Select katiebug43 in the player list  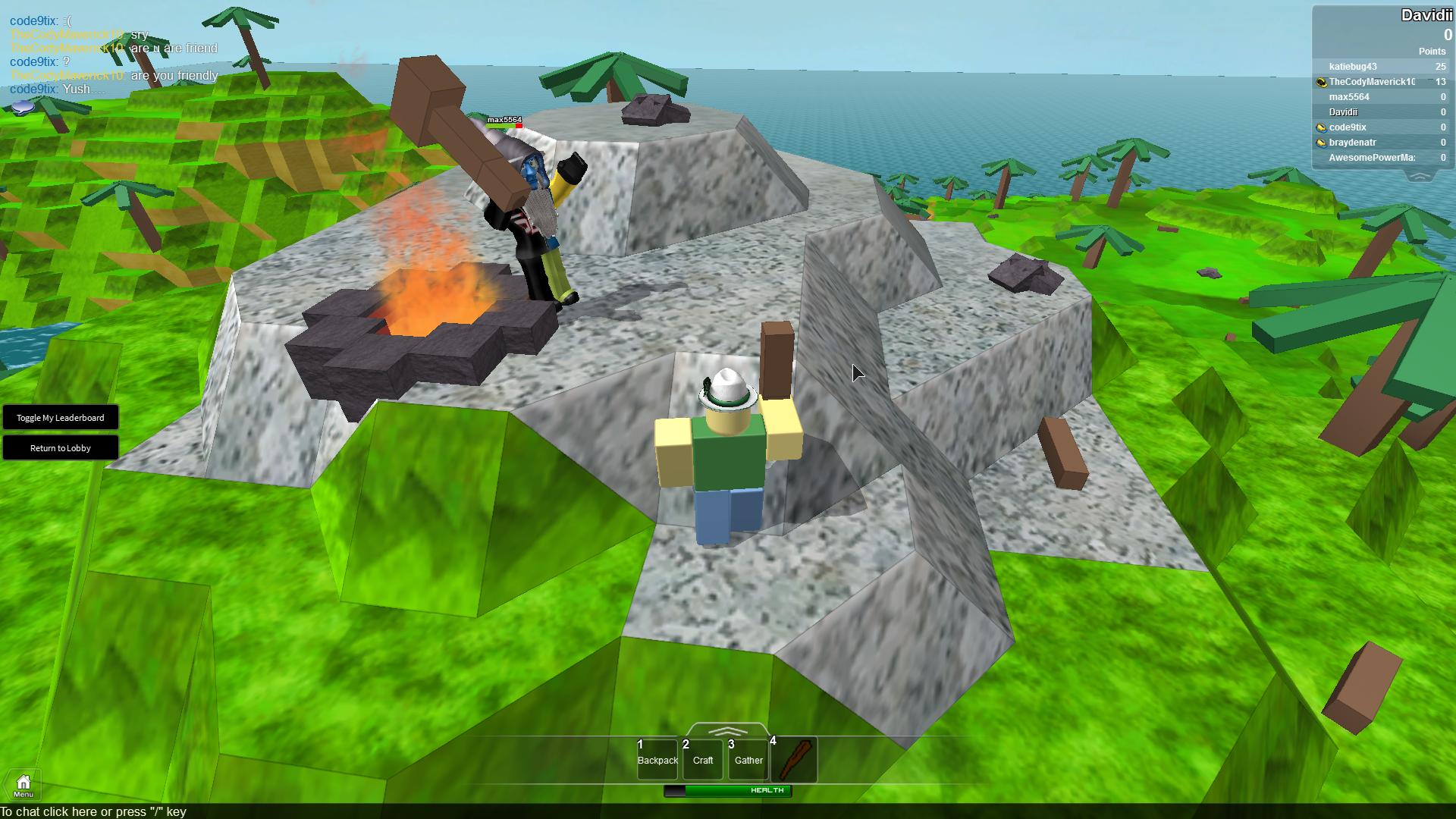click(x=1353, y=67)
